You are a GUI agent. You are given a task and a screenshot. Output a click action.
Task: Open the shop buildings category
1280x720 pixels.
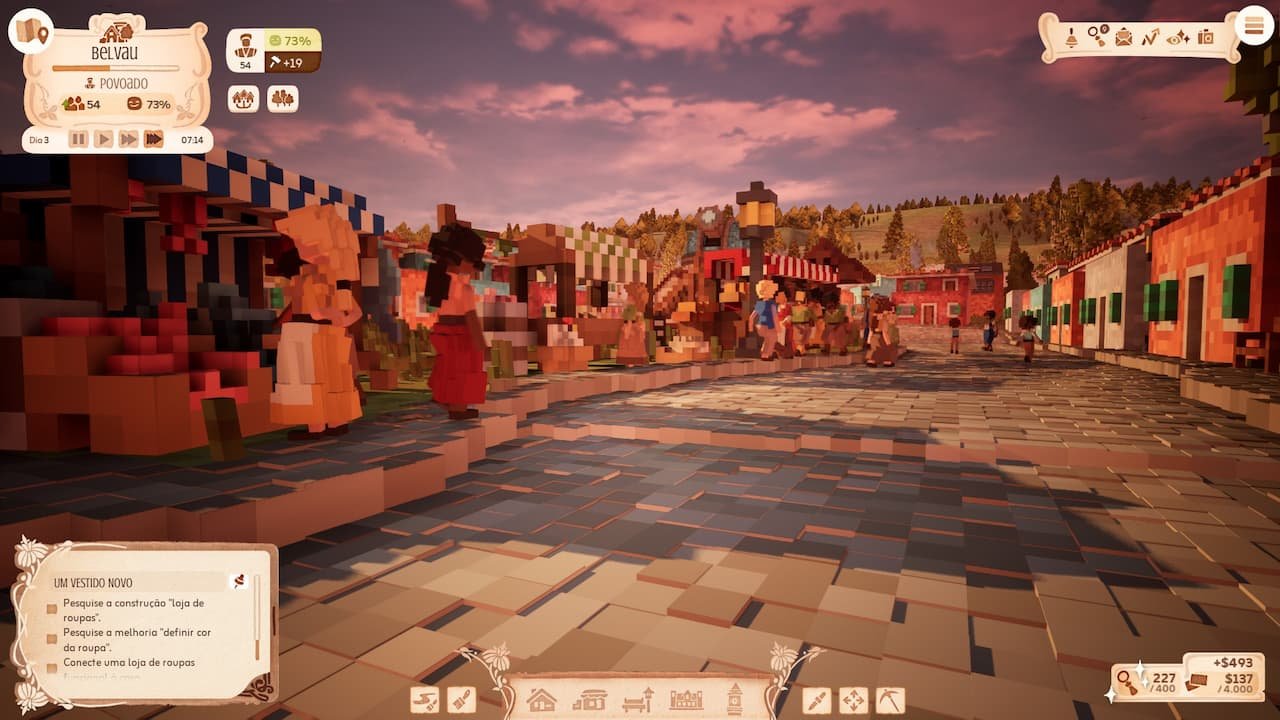tap(590, 699)
